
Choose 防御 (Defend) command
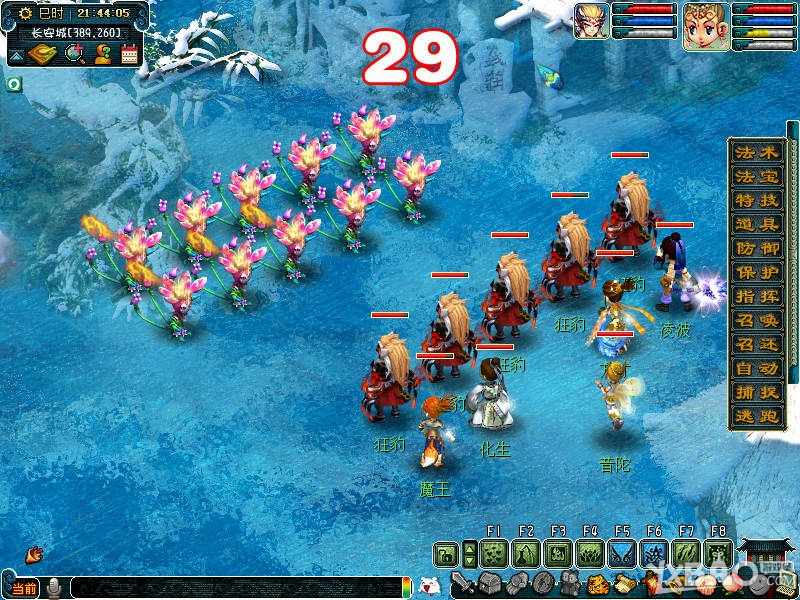coord(756,249)
